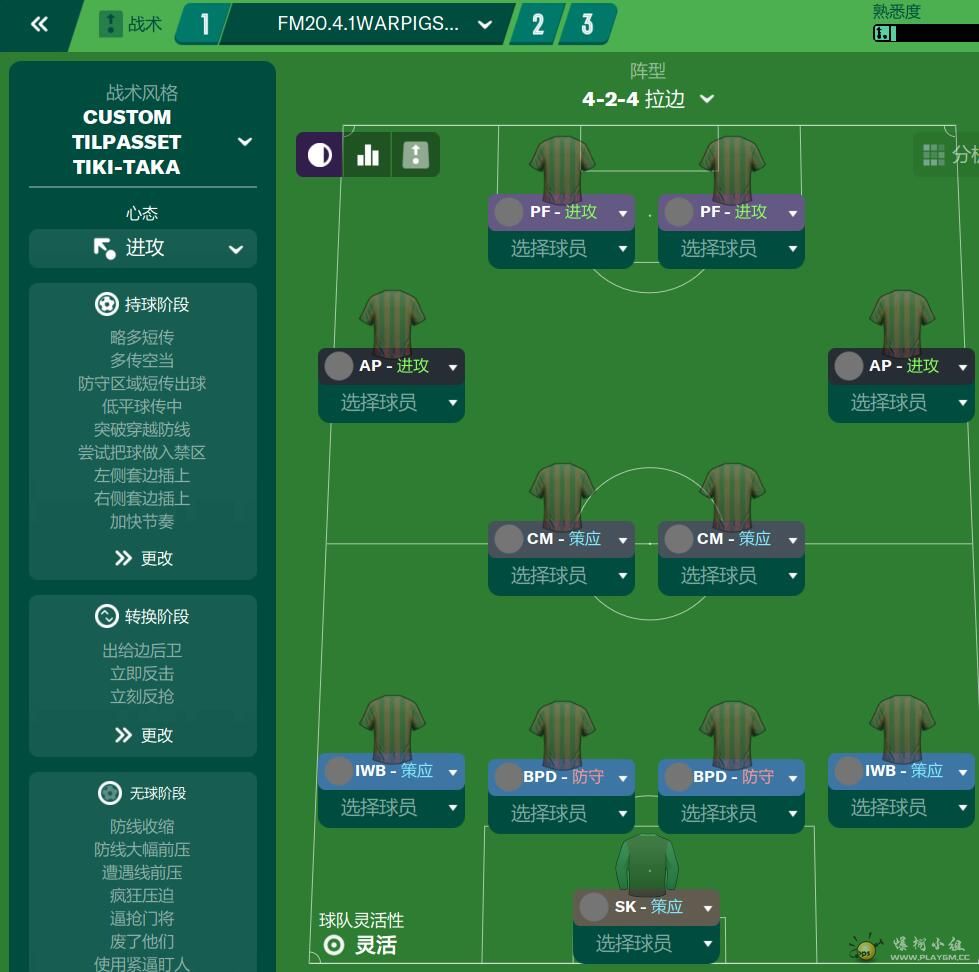Open the 战术 tactics menu button
The height and width of the screenshot is (972, 979).
[131, 25]
